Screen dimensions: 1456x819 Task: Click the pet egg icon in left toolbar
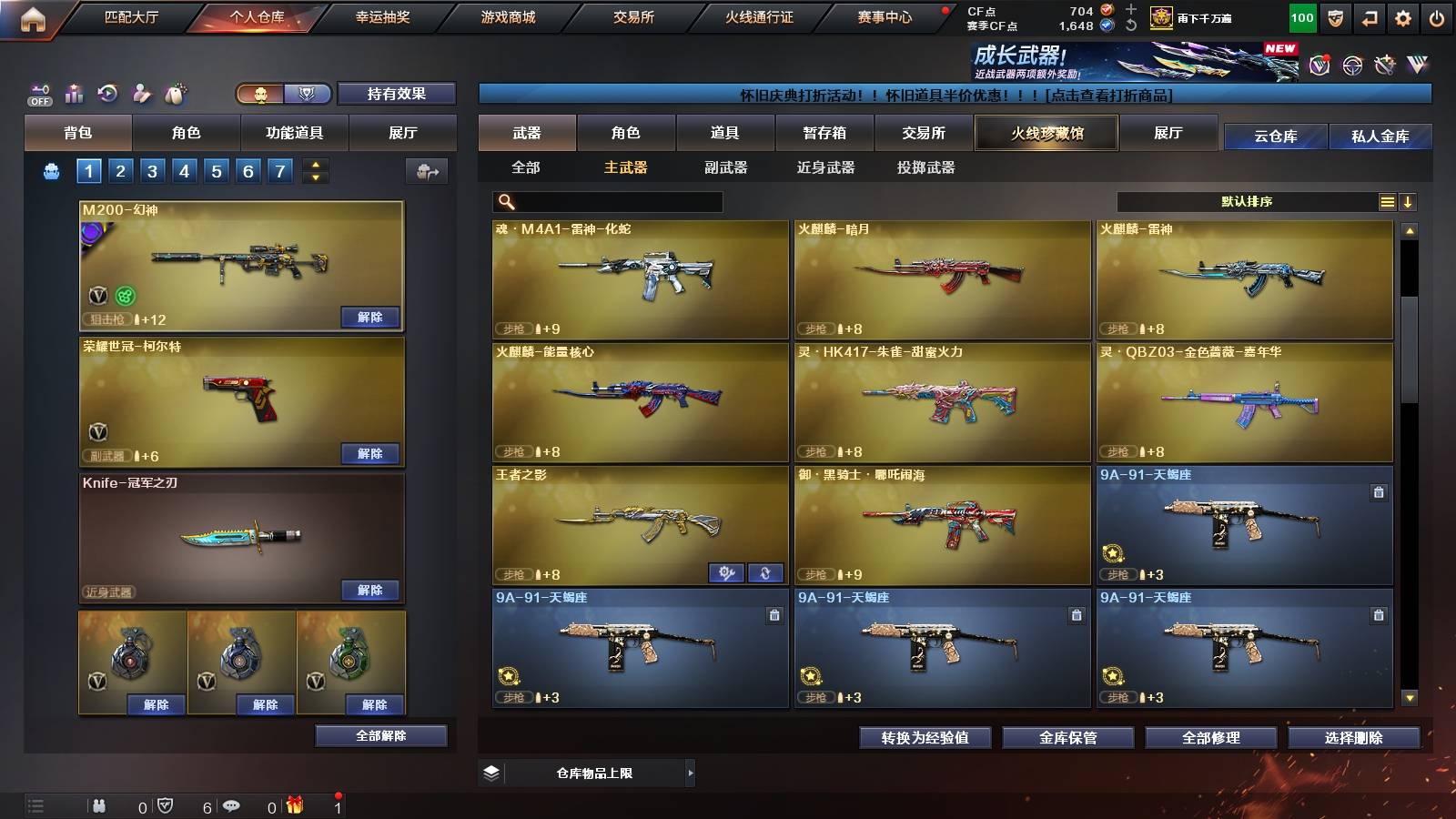[177, 91]
